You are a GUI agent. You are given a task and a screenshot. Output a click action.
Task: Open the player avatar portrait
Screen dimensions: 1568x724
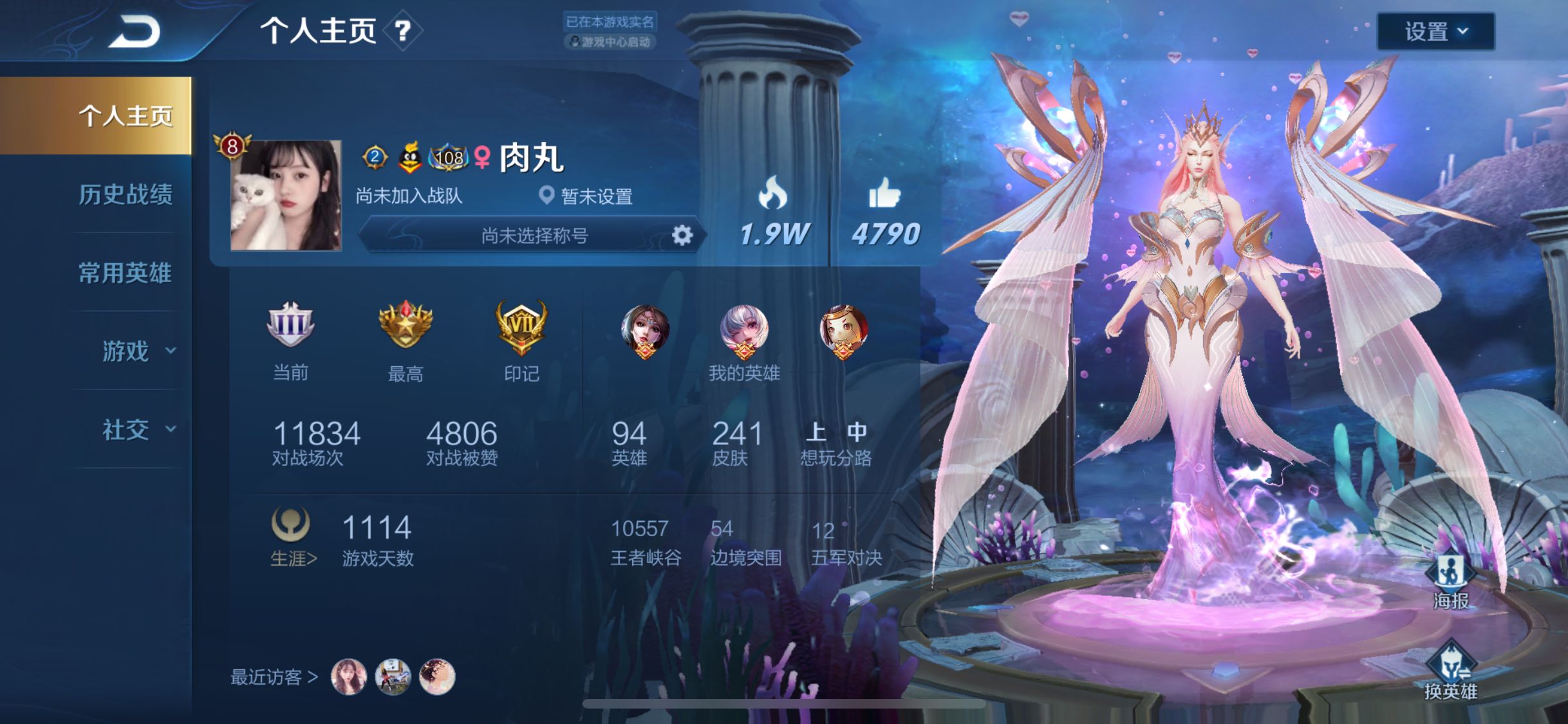(x=286, y=195)
